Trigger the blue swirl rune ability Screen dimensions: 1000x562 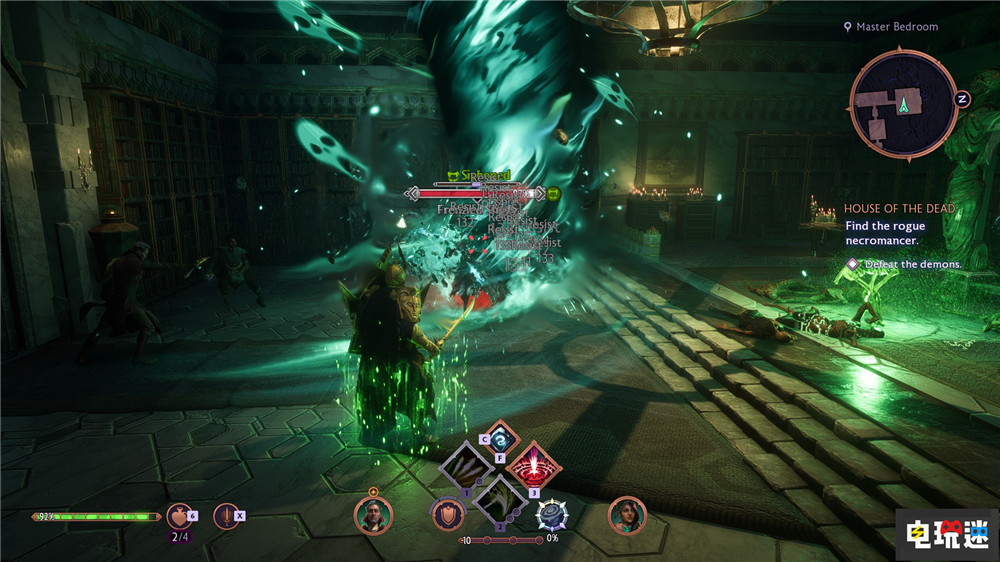(500, 435)
